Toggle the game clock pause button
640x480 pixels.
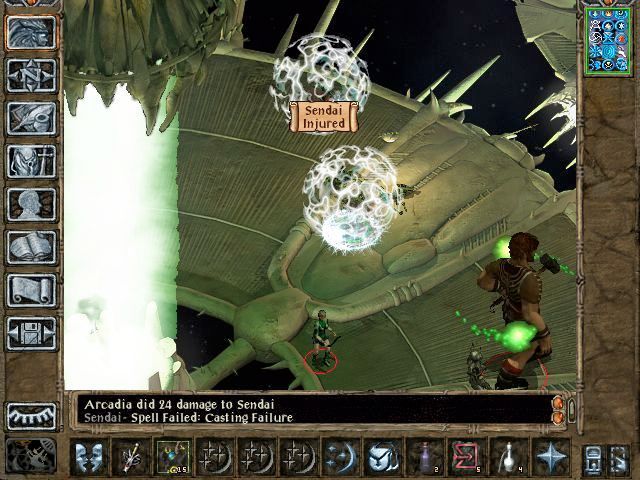click(x=31, y=455)
